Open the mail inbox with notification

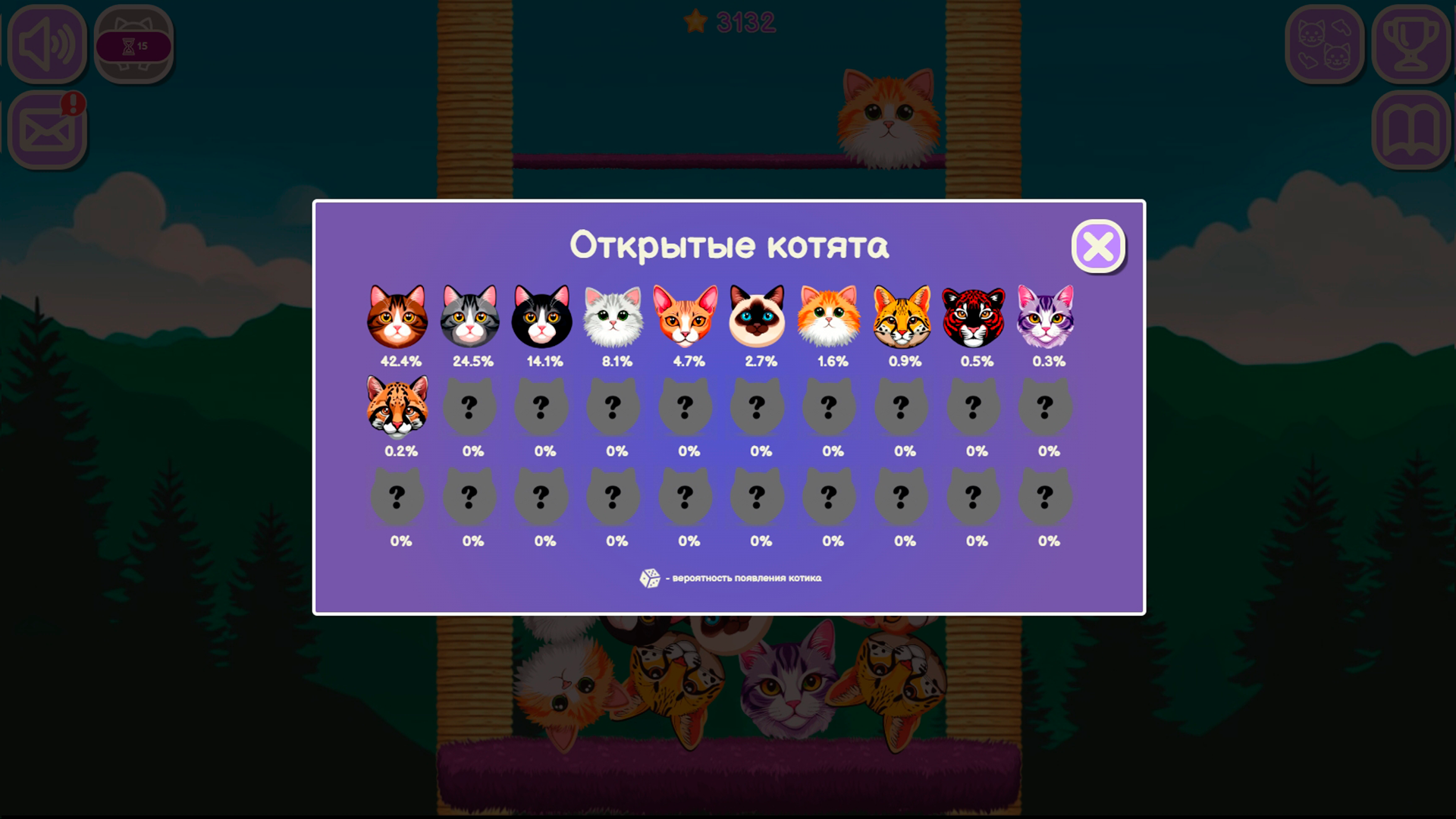point(47,127)
